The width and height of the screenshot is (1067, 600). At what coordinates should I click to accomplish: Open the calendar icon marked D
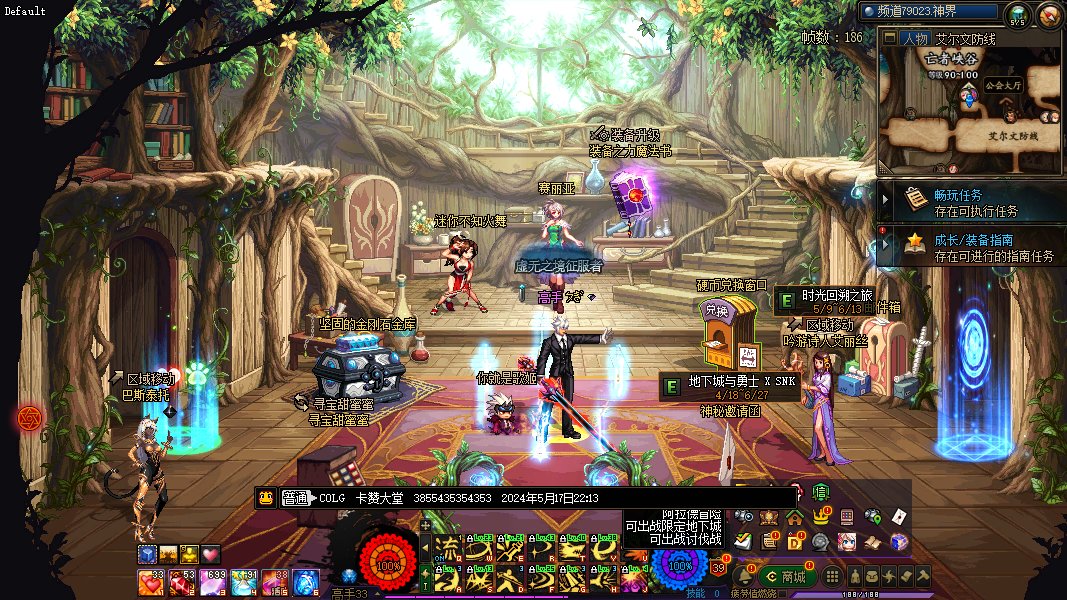point(795,542)
